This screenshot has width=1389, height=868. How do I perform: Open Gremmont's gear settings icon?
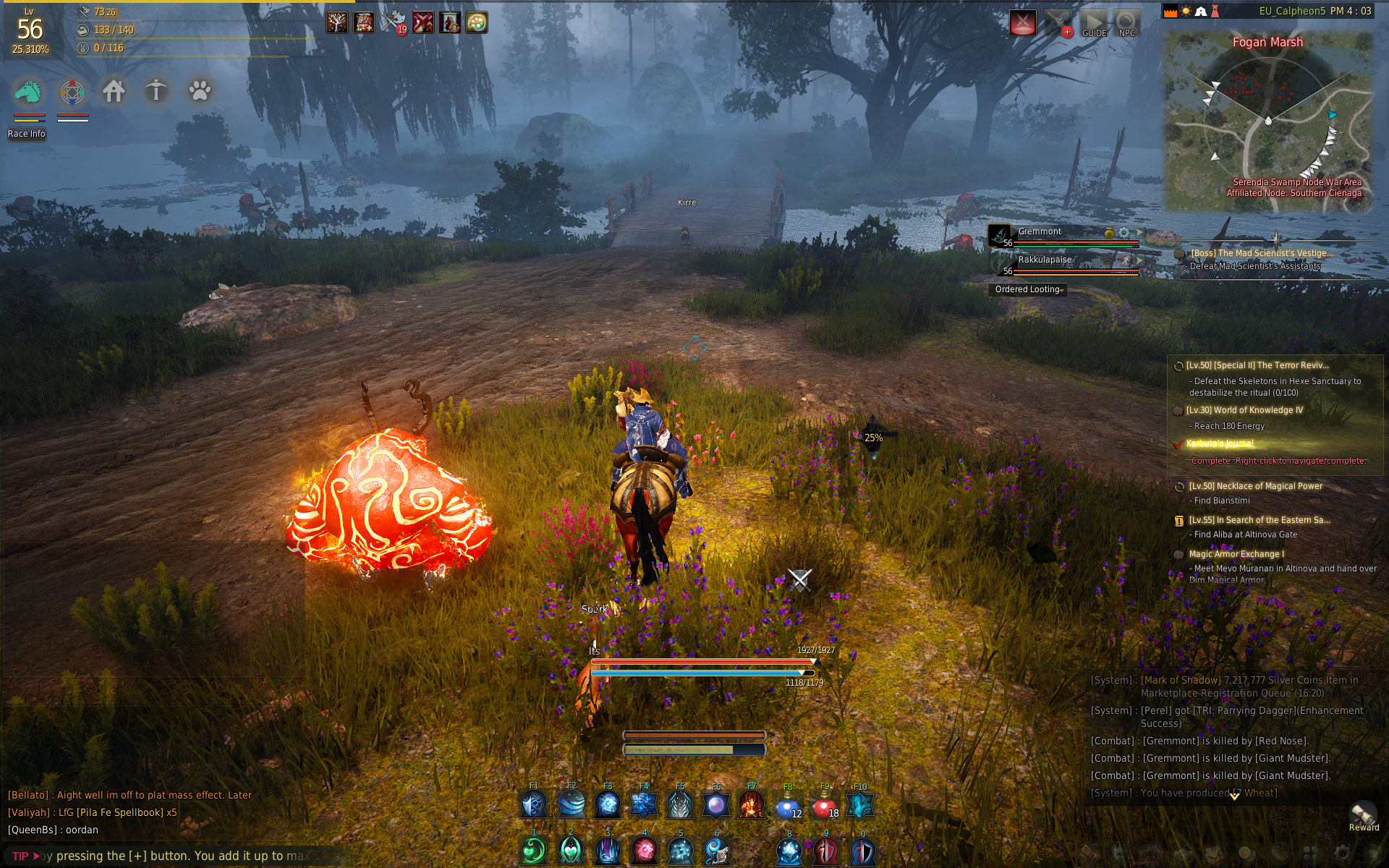[x=1123, y=232]
